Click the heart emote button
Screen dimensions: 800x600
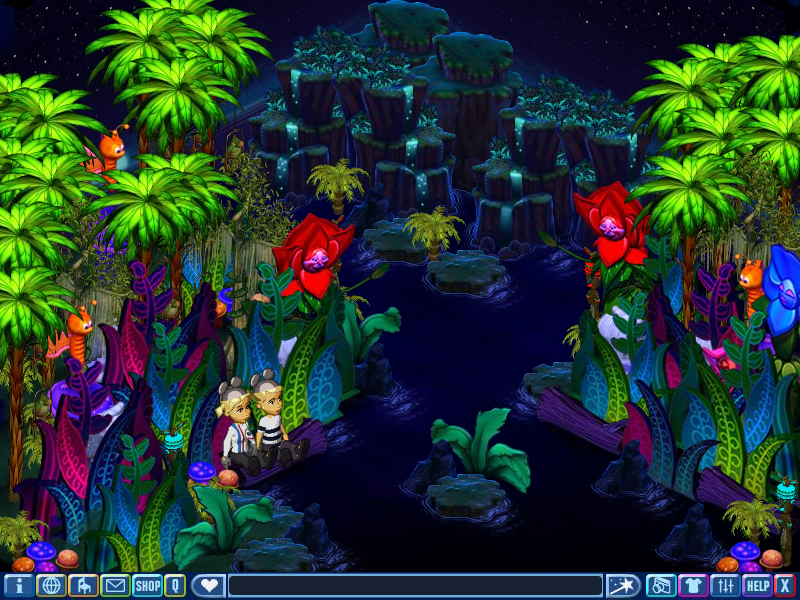pyautogui.click(x=208, y=586)
